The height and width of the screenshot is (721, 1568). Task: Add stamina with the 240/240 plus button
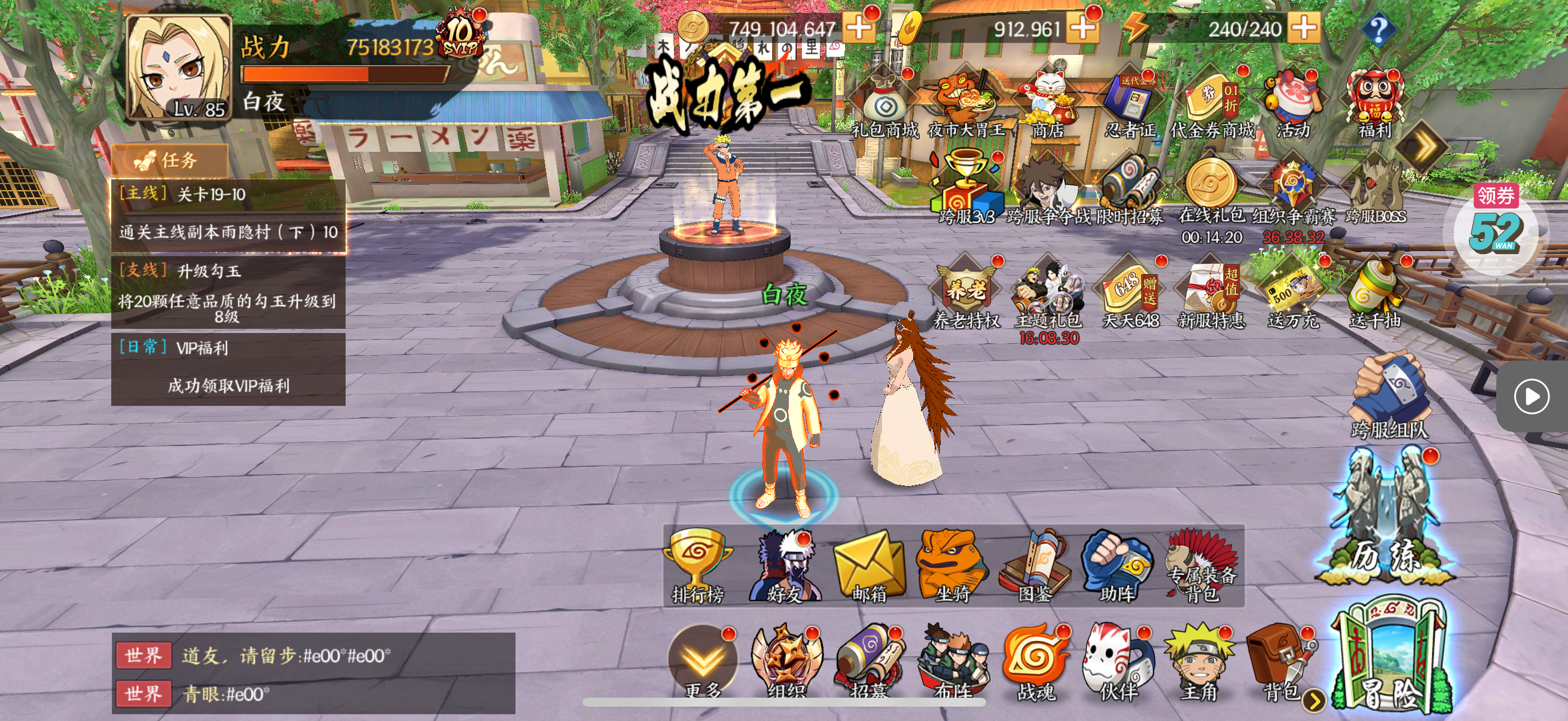(x=1304, y=28)
